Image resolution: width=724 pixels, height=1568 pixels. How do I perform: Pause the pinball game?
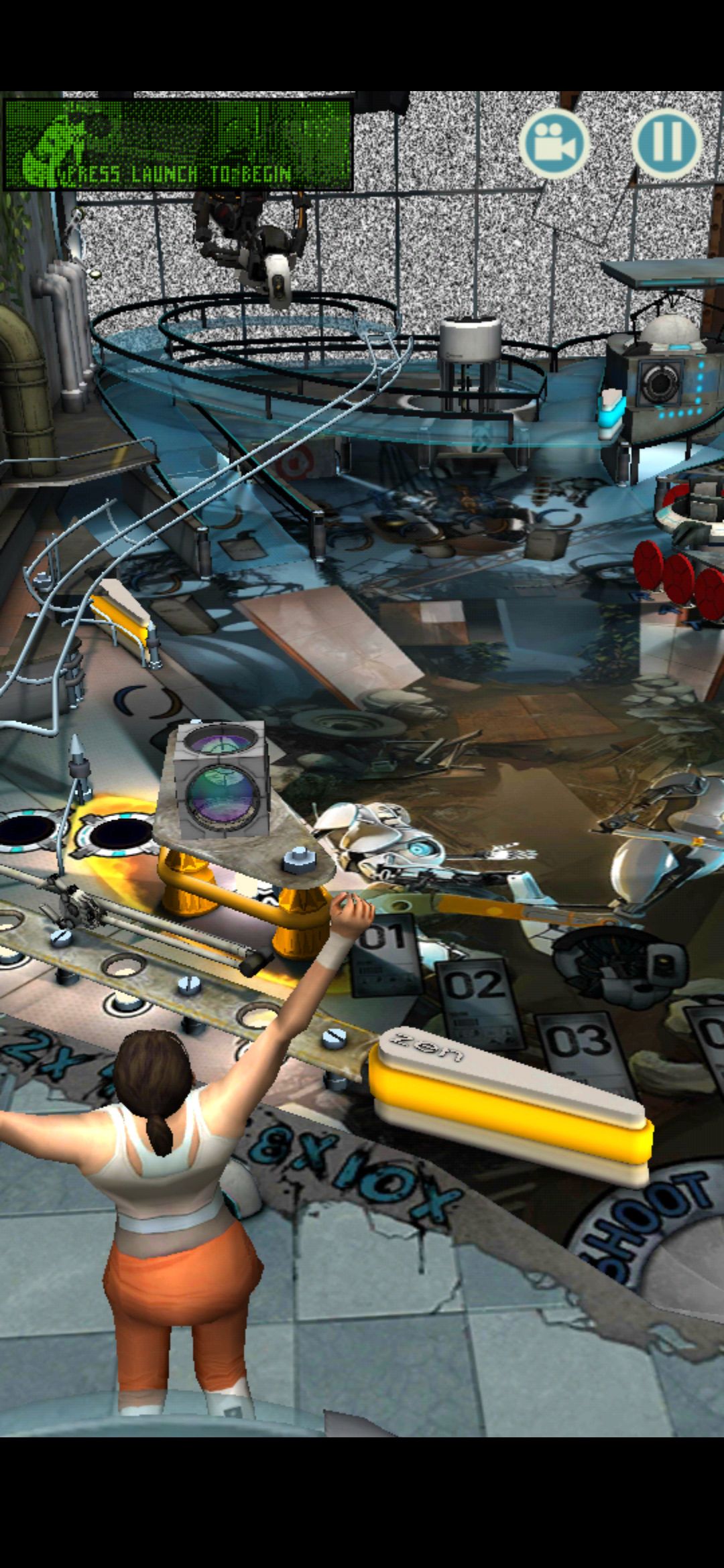666,143
